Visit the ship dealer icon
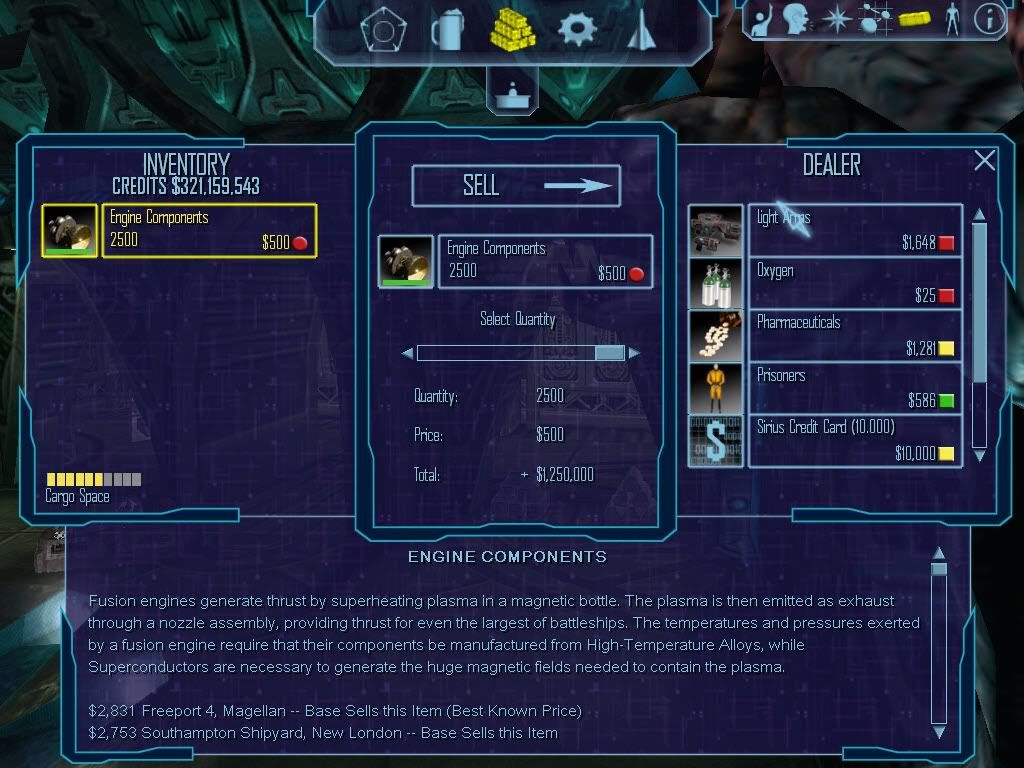Screen dimensions: 1024x768 640,30
